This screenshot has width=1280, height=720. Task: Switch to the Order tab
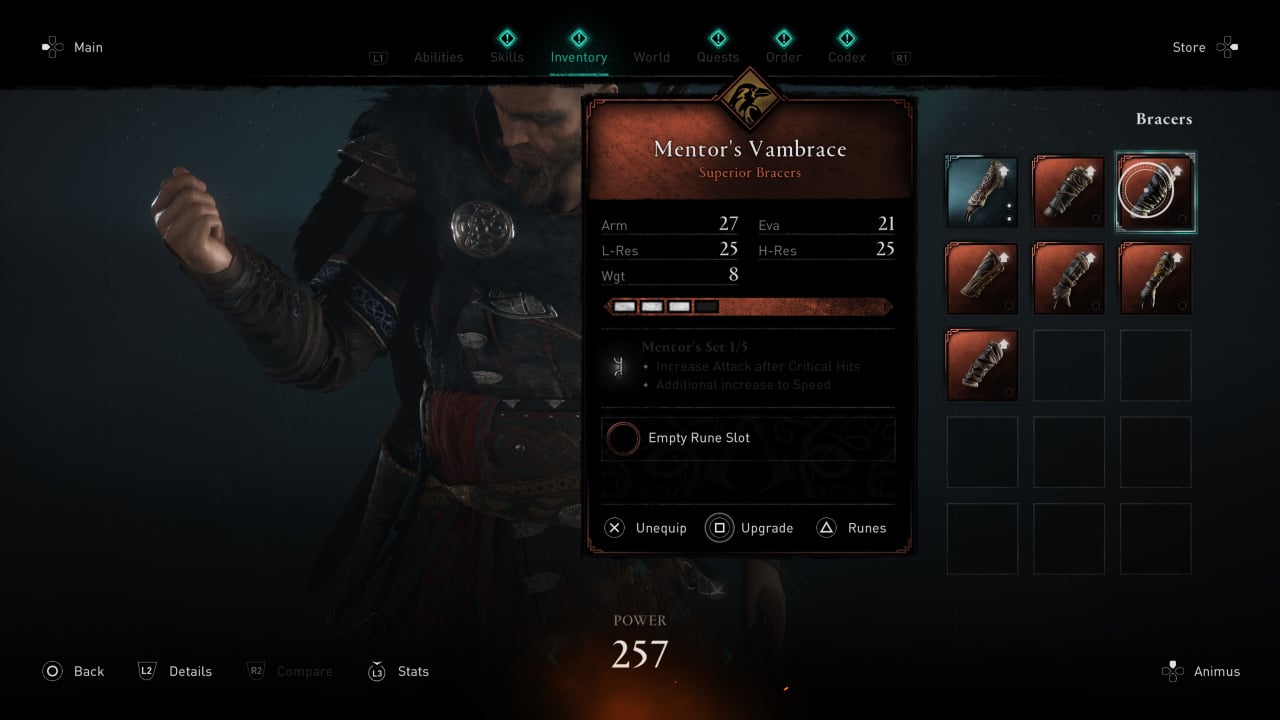point(783,57)
